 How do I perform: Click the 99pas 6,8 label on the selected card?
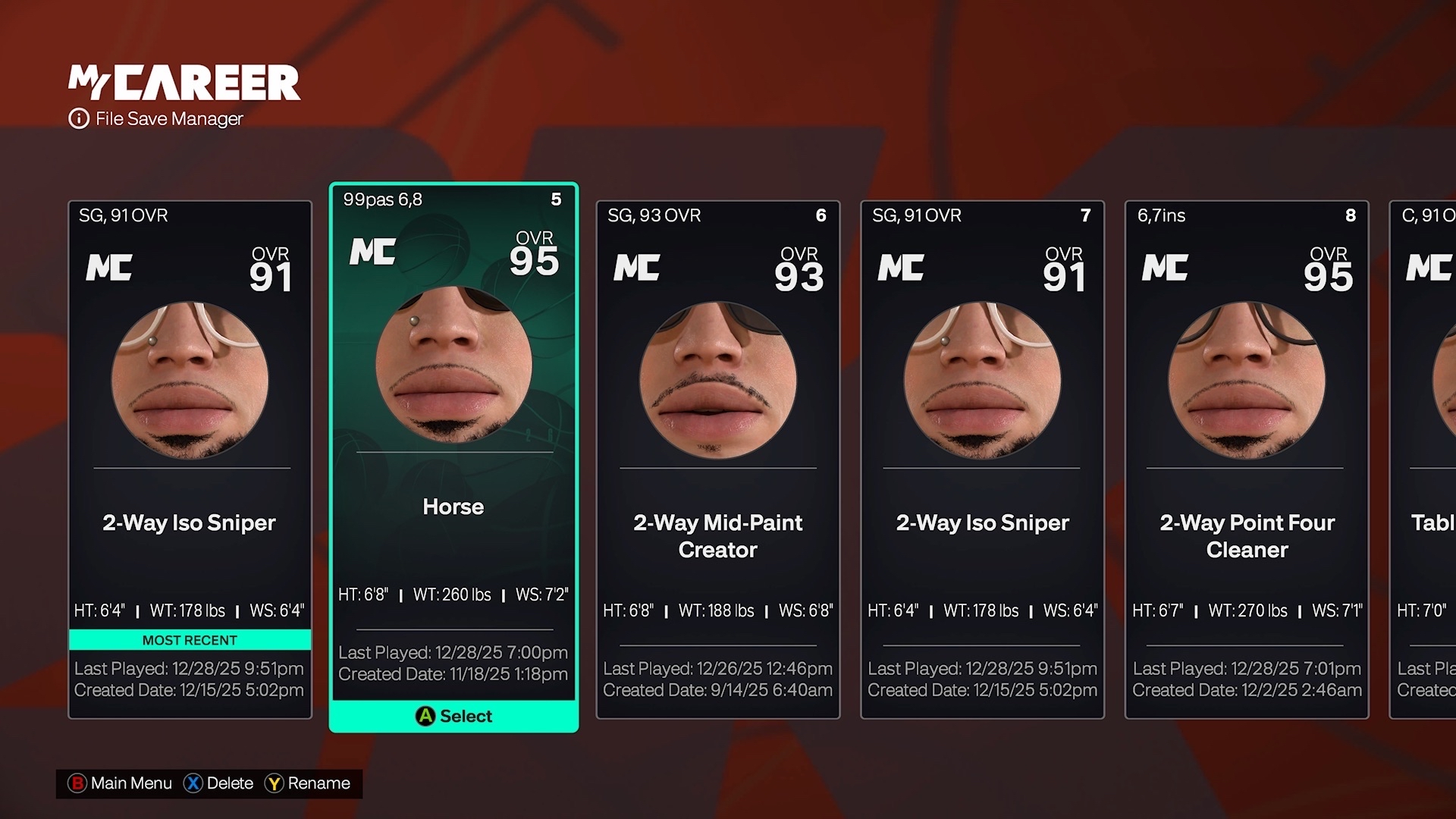(383, 199)
